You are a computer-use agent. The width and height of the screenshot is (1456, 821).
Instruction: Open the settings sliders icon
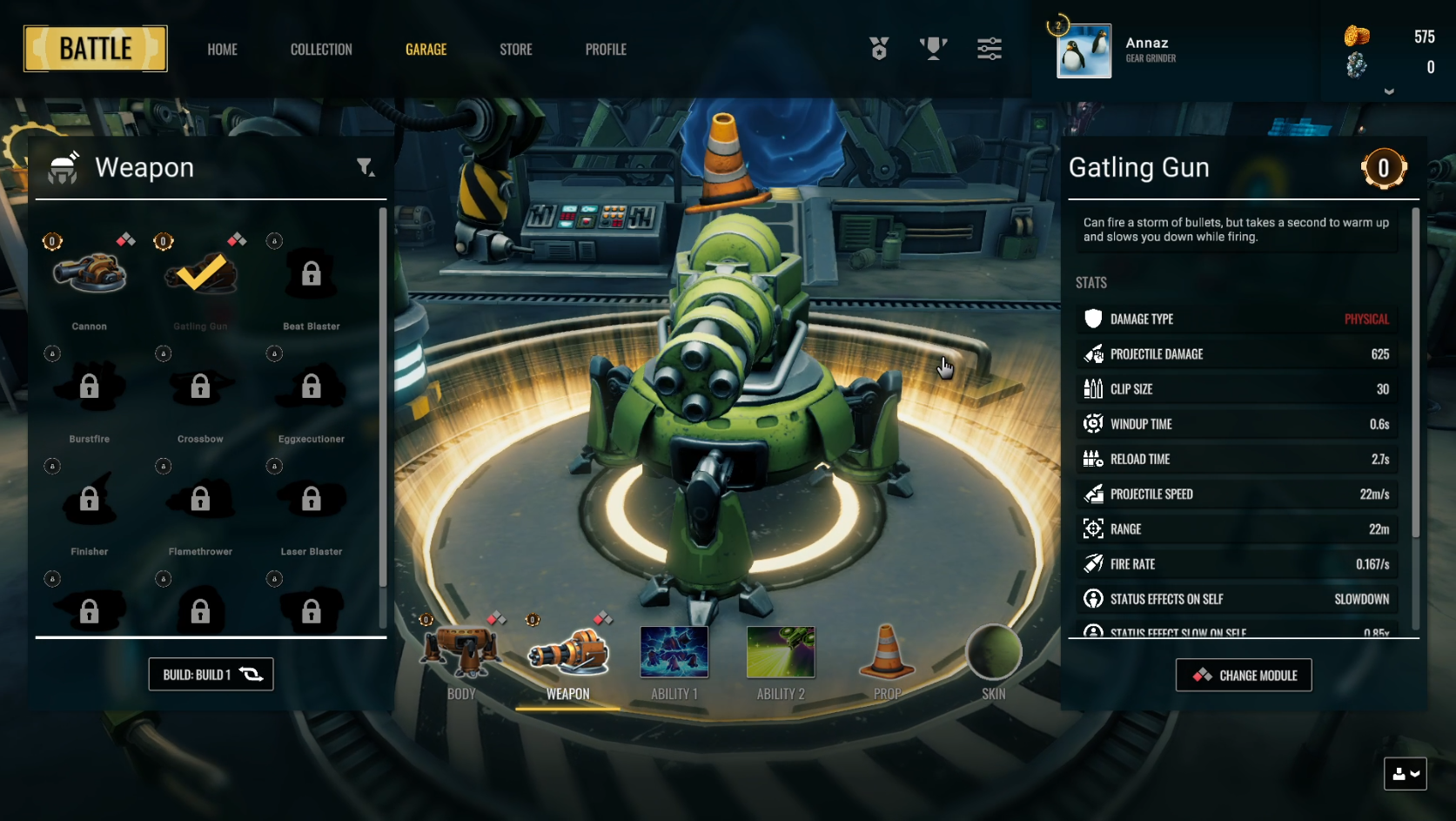(x=990, y=49)
